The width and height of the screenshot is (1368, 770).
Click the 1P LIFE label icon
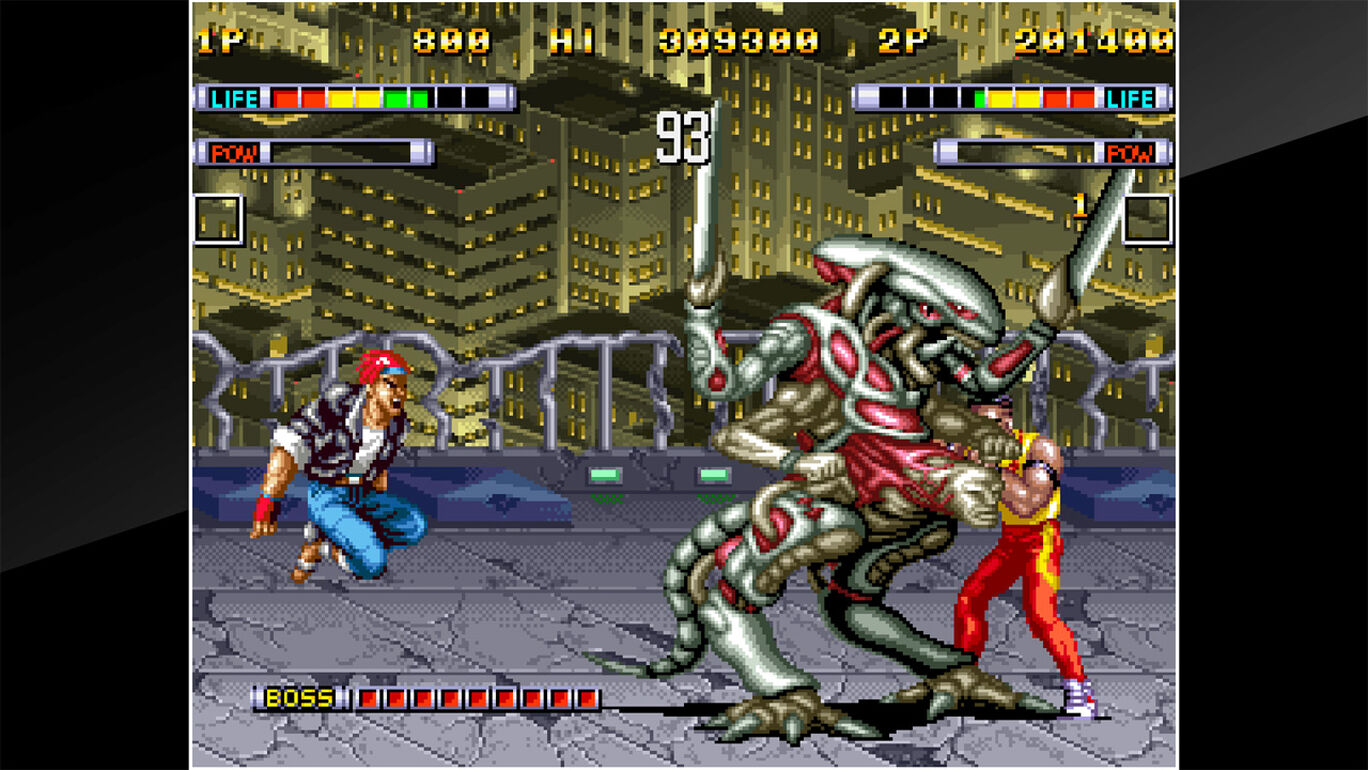(232, 97)
